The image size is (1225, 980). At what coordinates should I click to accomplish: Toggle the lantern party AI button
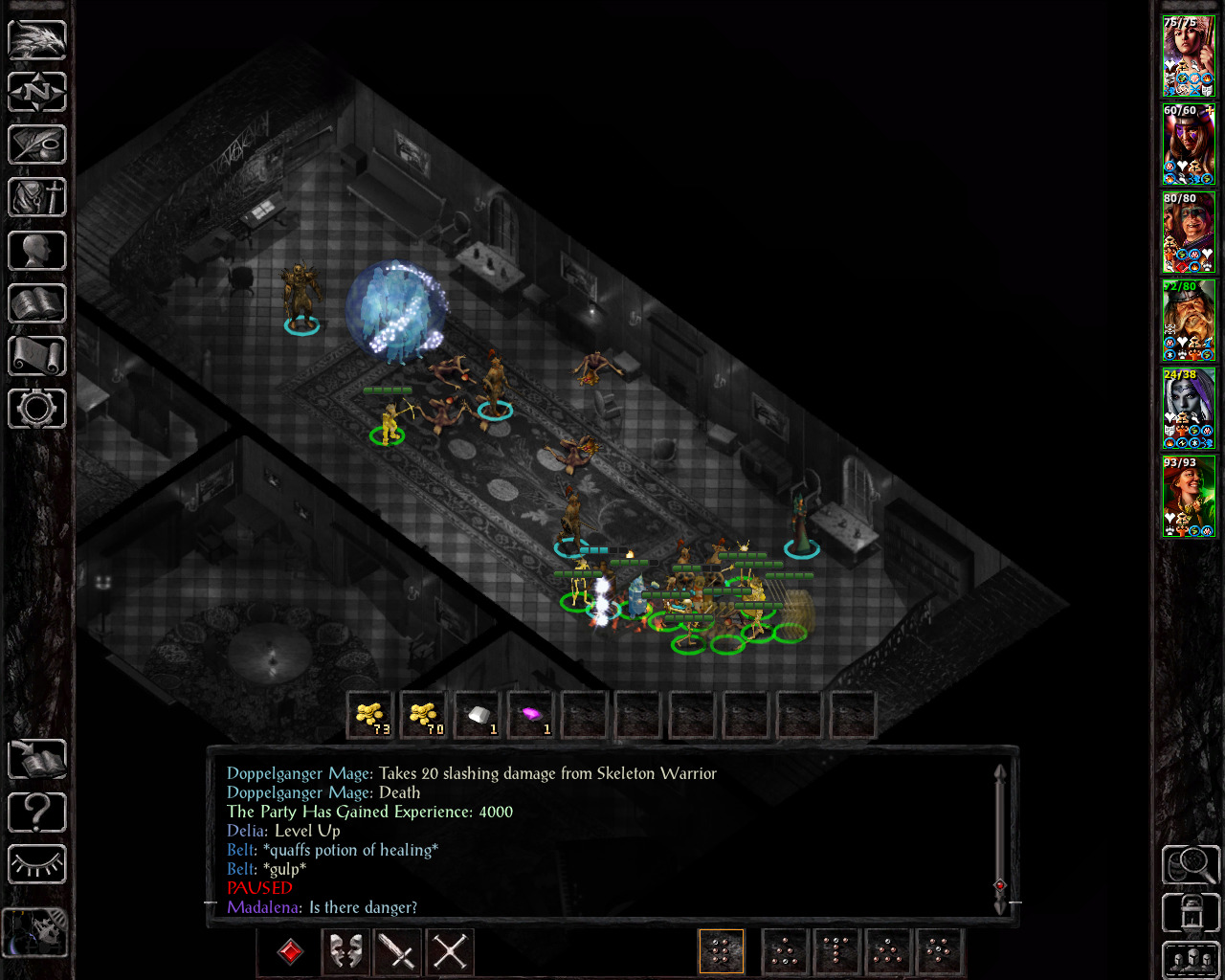click(1191, 912)
